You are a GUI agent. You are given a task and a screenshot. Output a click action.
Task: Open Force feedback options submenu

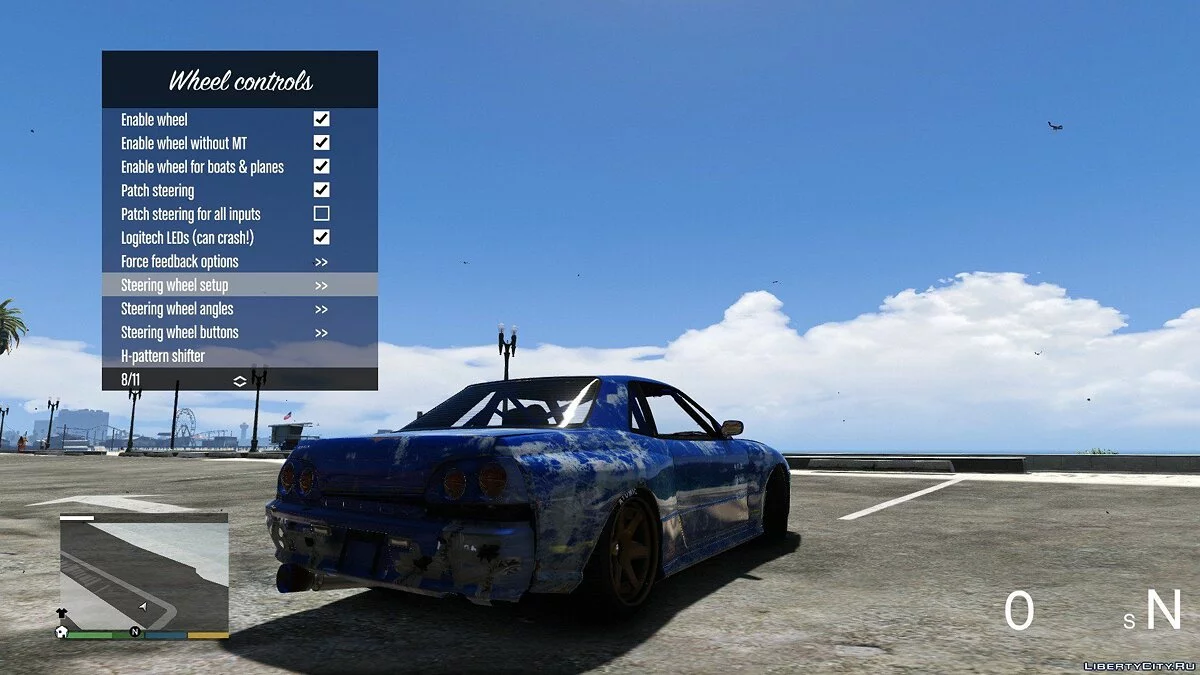coord(239,261)
